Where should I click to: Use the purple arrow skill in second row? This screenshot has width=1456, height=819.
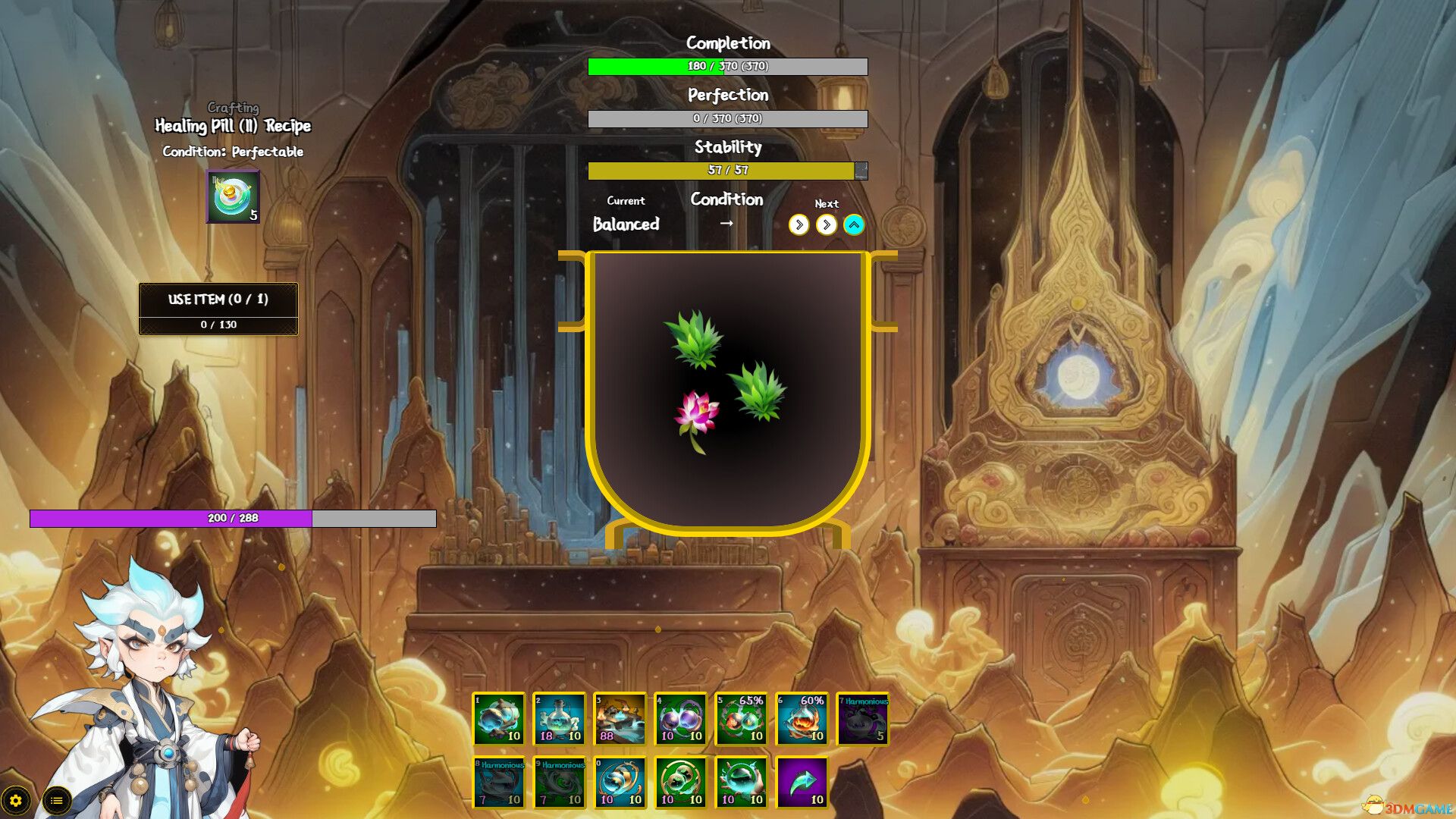pos(802,783)
